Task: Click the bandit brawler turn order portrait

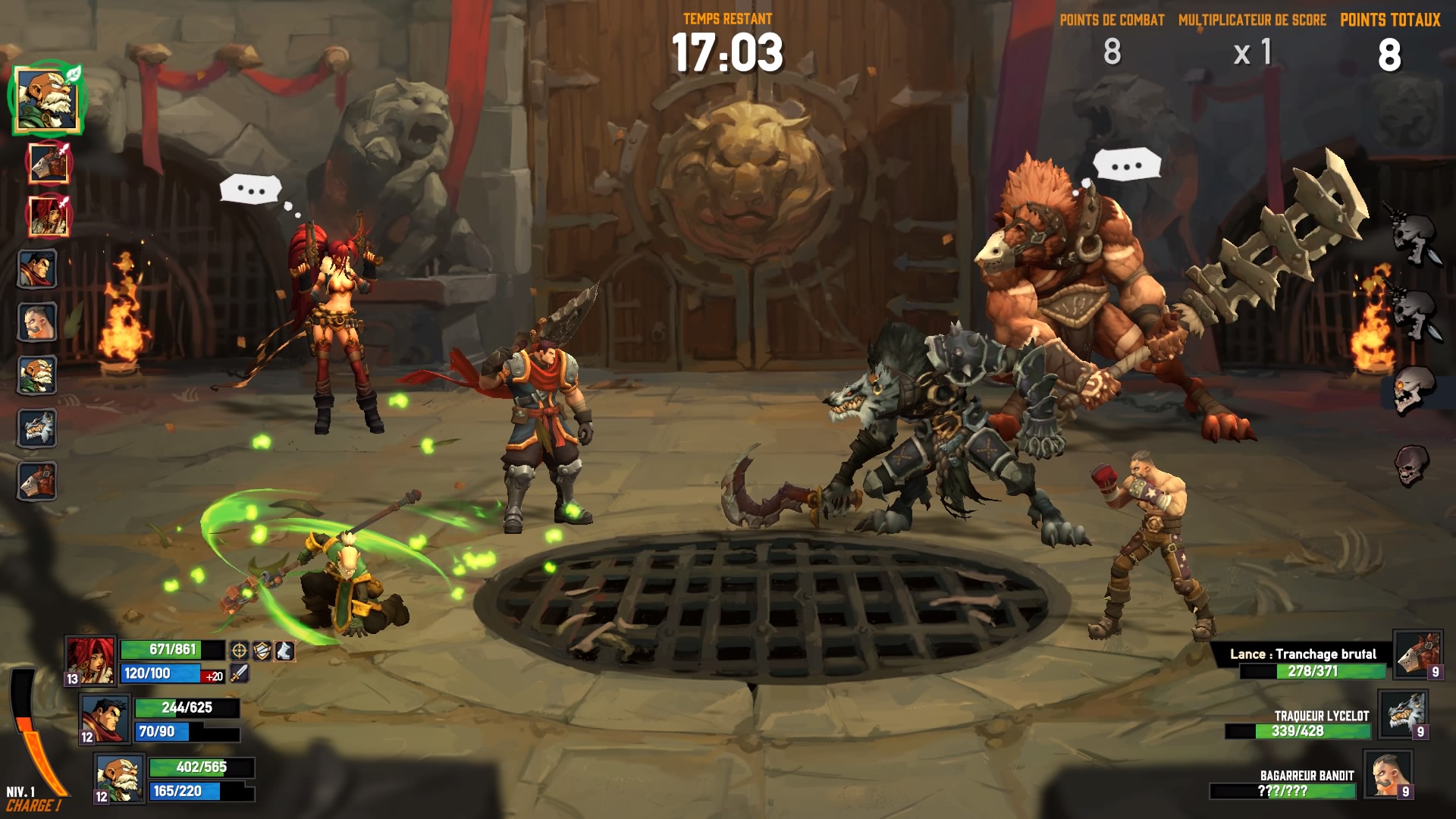Action: click(x=37, y=322)
